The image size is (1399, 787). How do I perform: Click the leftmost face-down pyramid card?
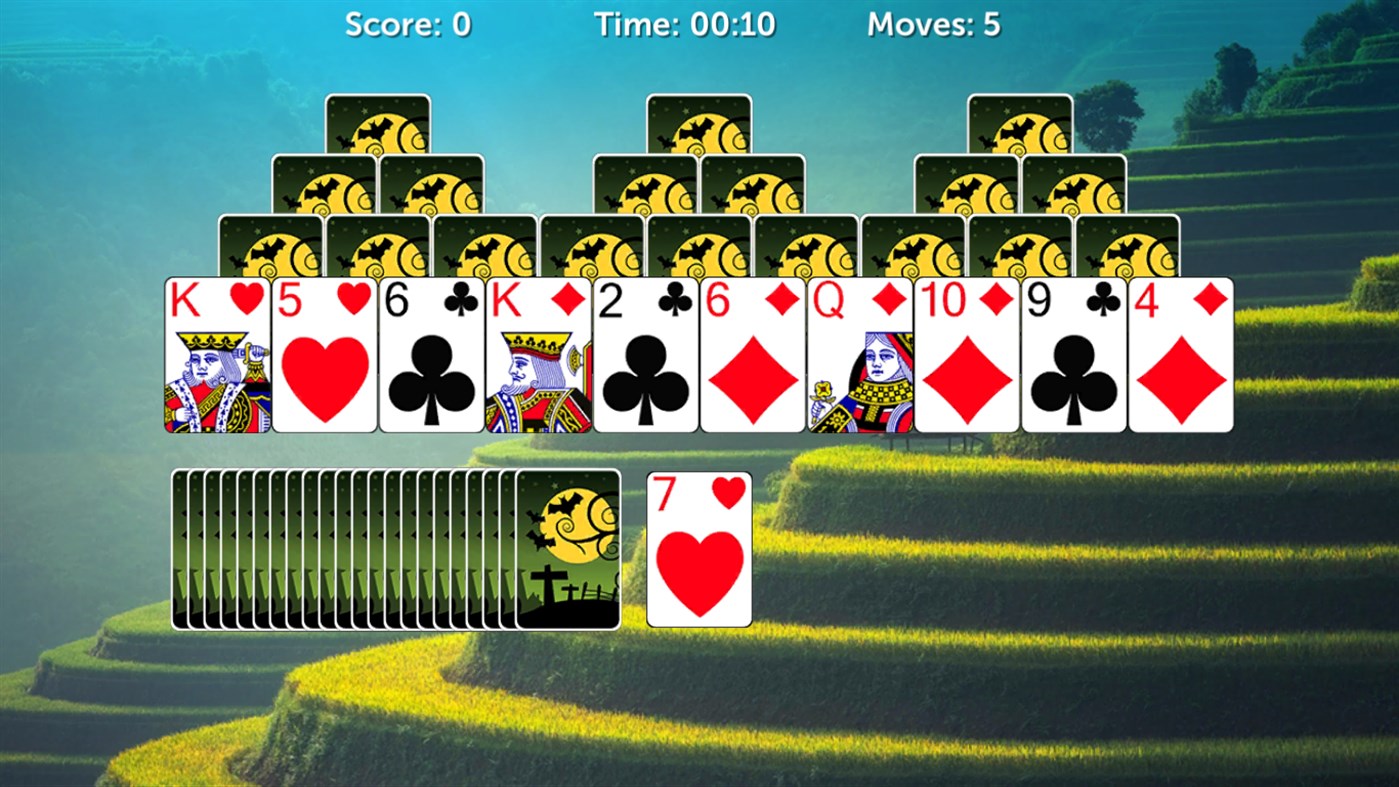pos(270,245)
